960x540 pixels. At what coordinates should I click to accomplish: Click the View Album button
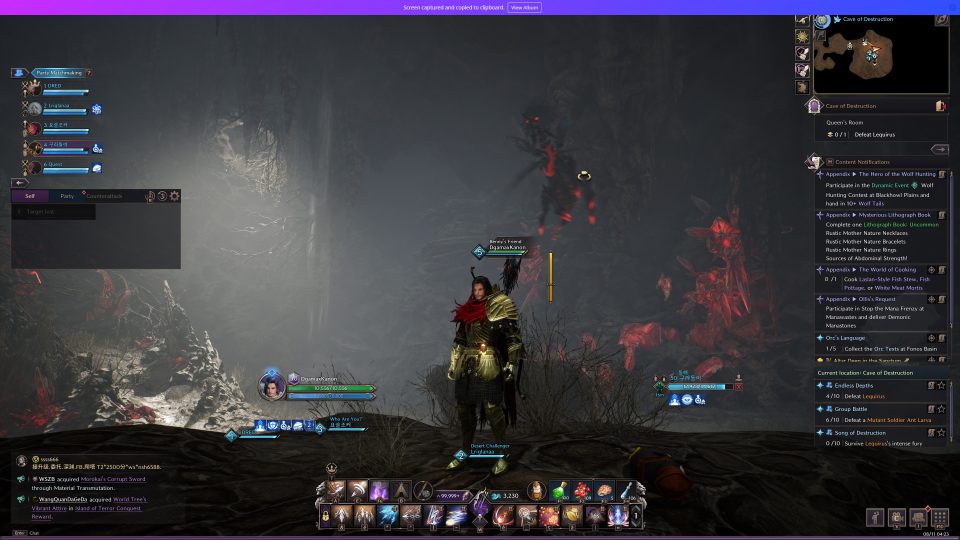point(524,7)
